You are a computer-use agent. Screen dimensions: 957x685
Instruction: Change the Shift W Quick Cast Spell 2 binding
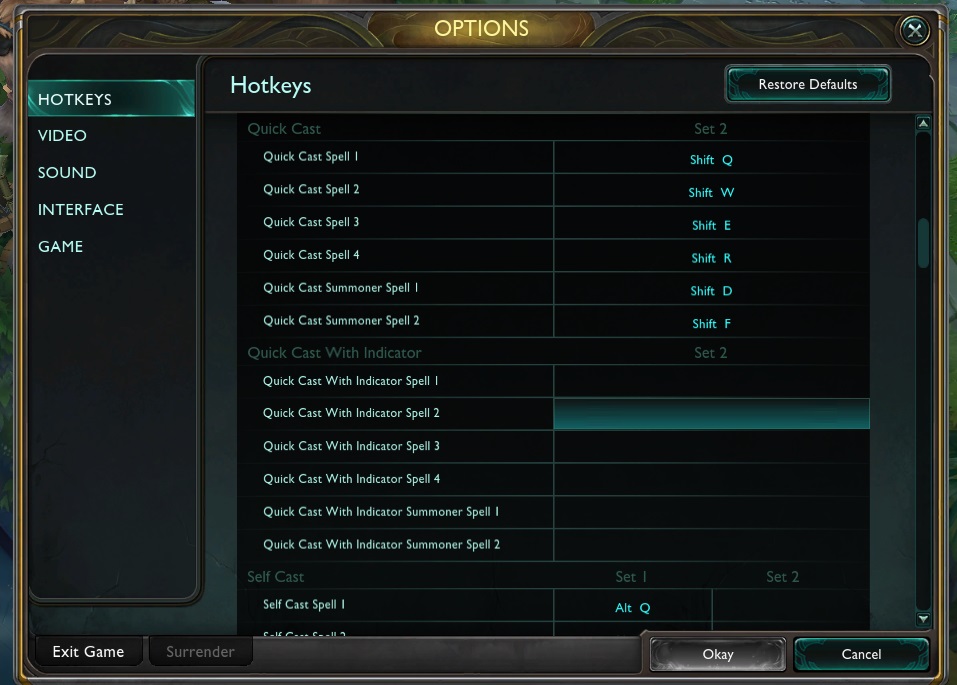pyautogui.click(x=711, y=192)
